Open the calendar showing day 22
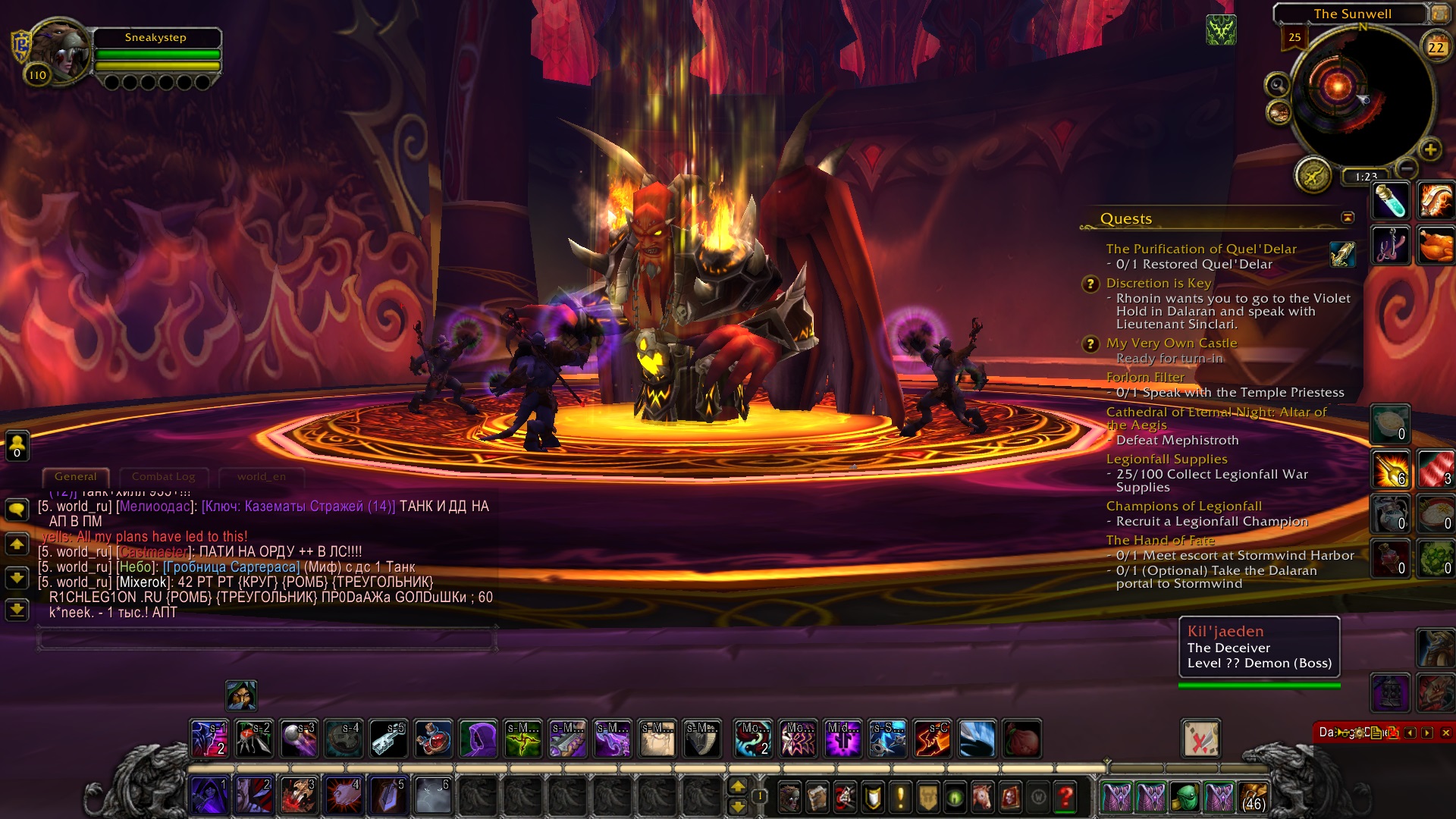1456x819 pixels. pos(1436,47)
